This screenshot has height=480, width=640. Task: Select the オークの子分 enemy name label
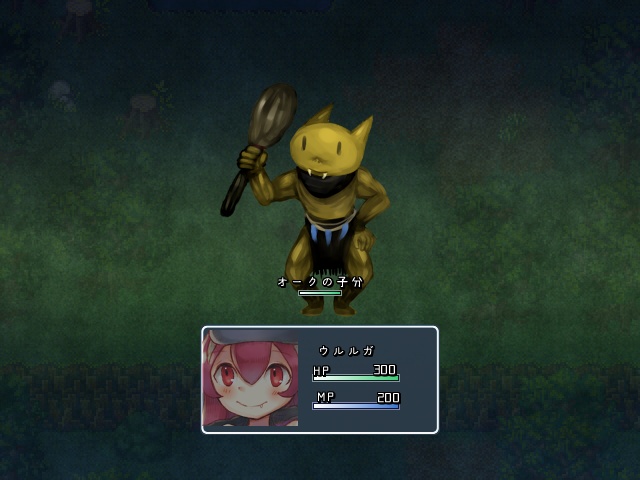(x=320, y=282)
